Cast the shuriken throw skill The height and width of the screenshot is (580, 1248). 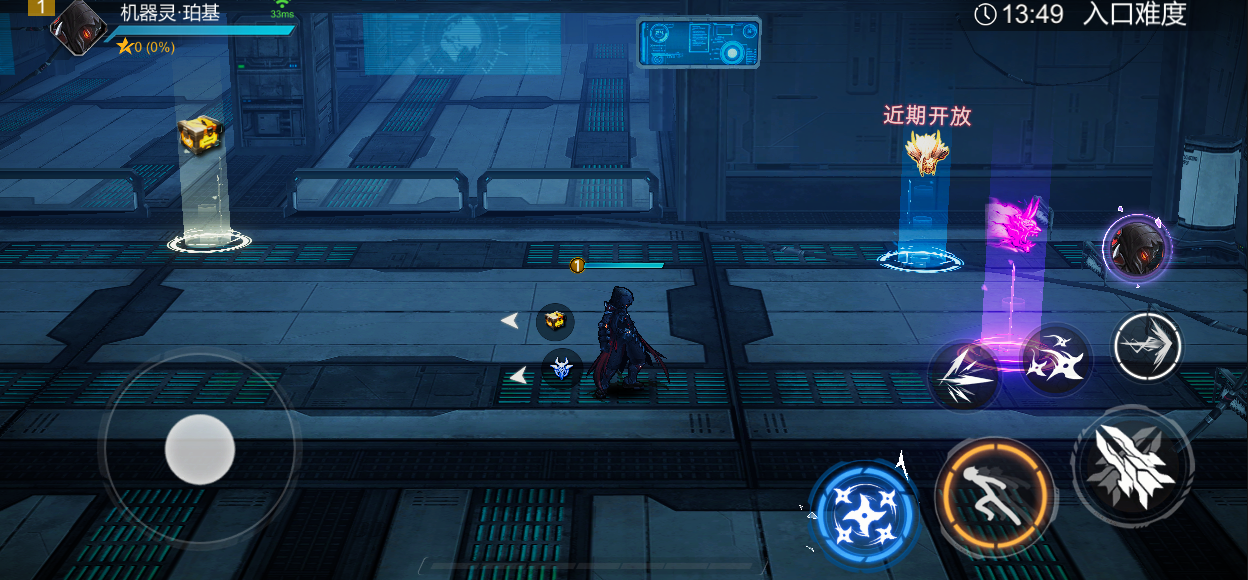click(x=1056, y=359)
